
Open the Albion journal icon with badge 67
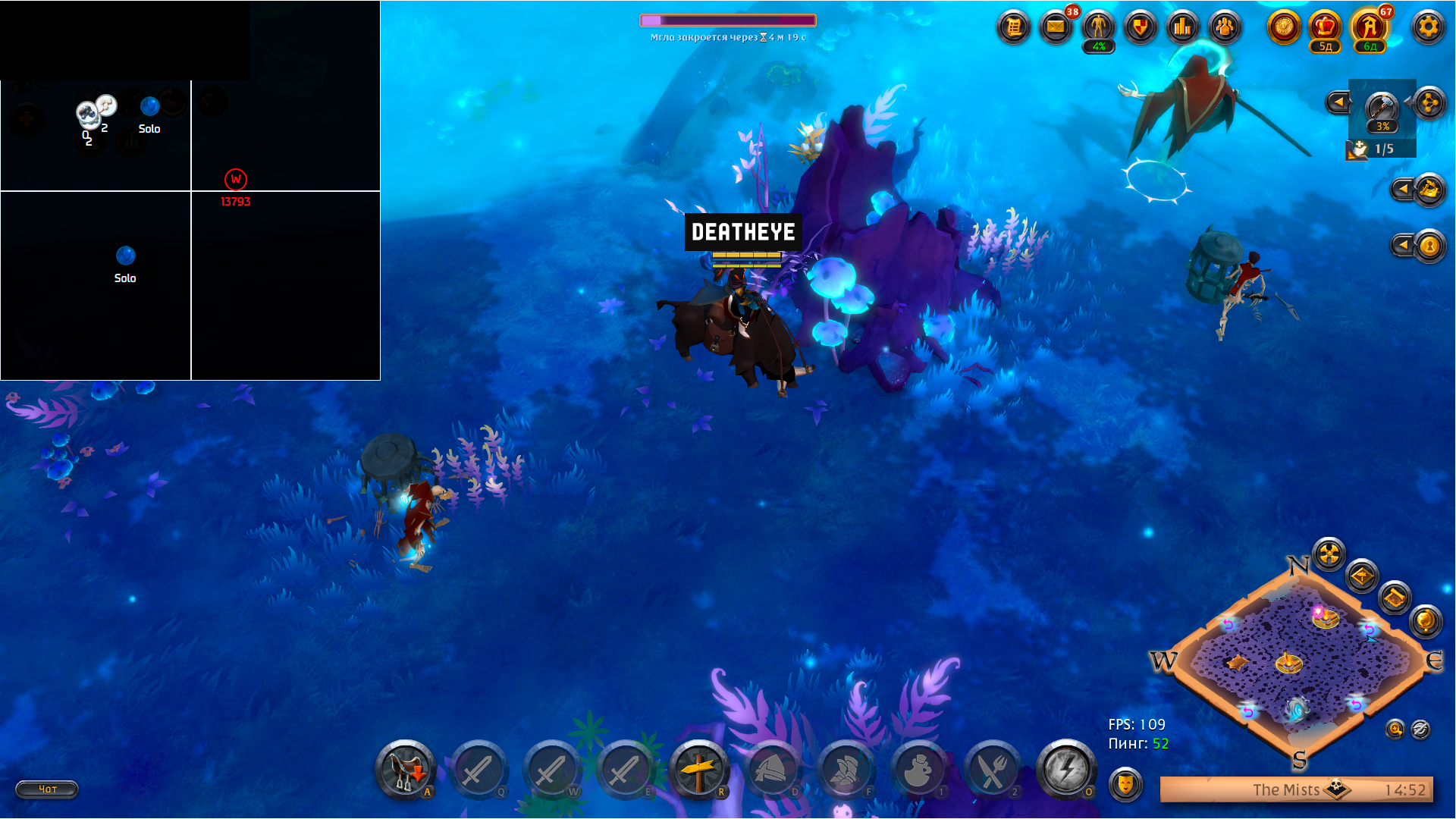(1370, 28)
